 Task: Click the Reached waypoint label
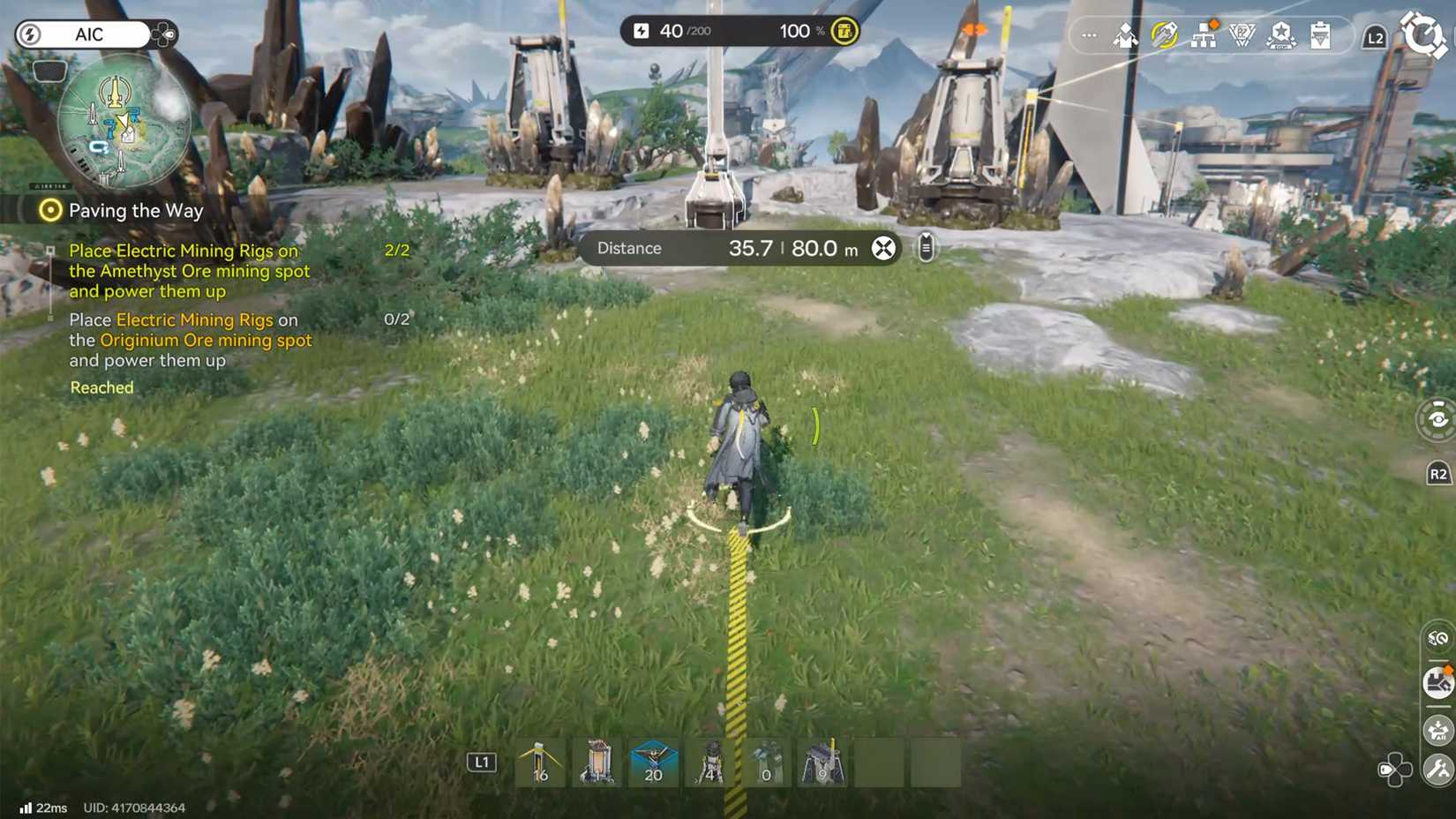[x=101, y=387]
